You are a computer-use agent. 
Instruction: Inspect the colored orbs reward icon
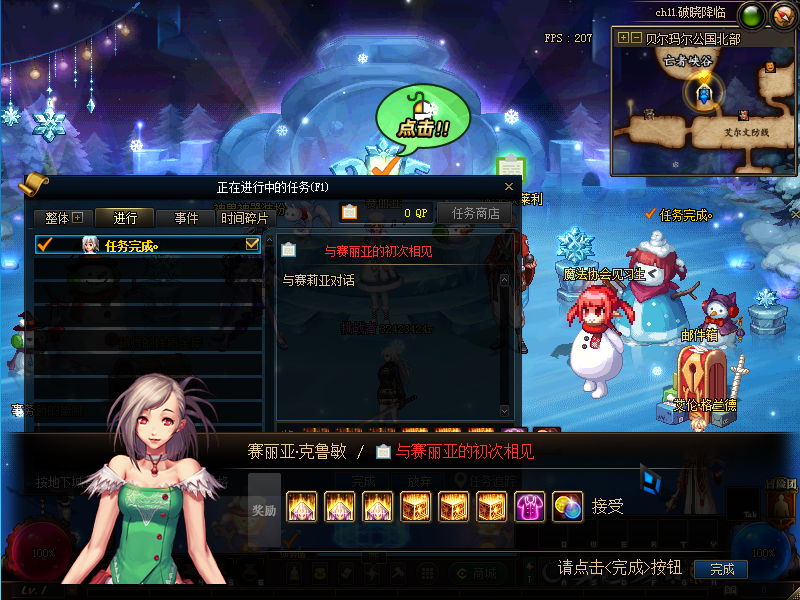(x=567, y=507)
